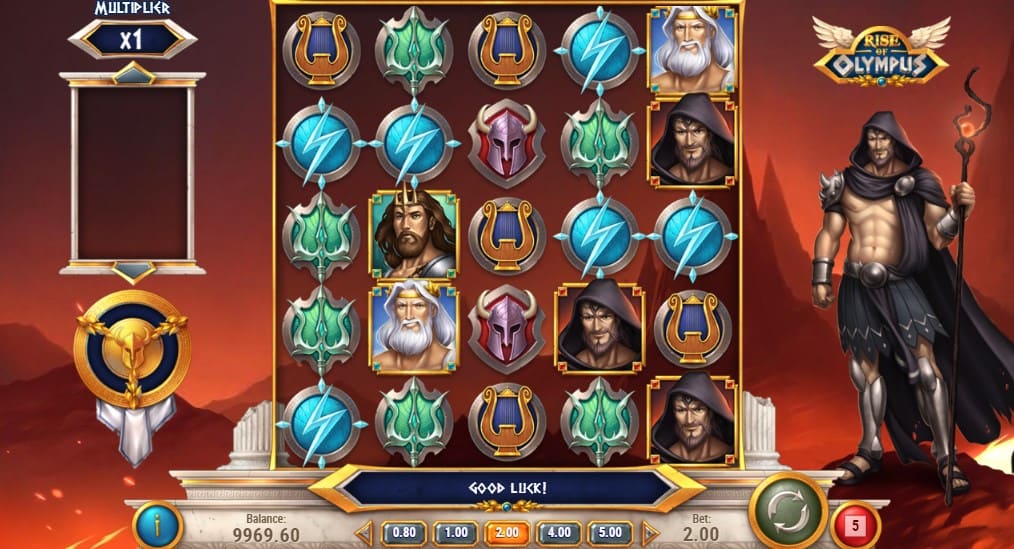Click the right arrow for higher bets
Image resolution: width=1014 pixels, height=549 pixels.
pyautogui.click(x=649, y=531)
